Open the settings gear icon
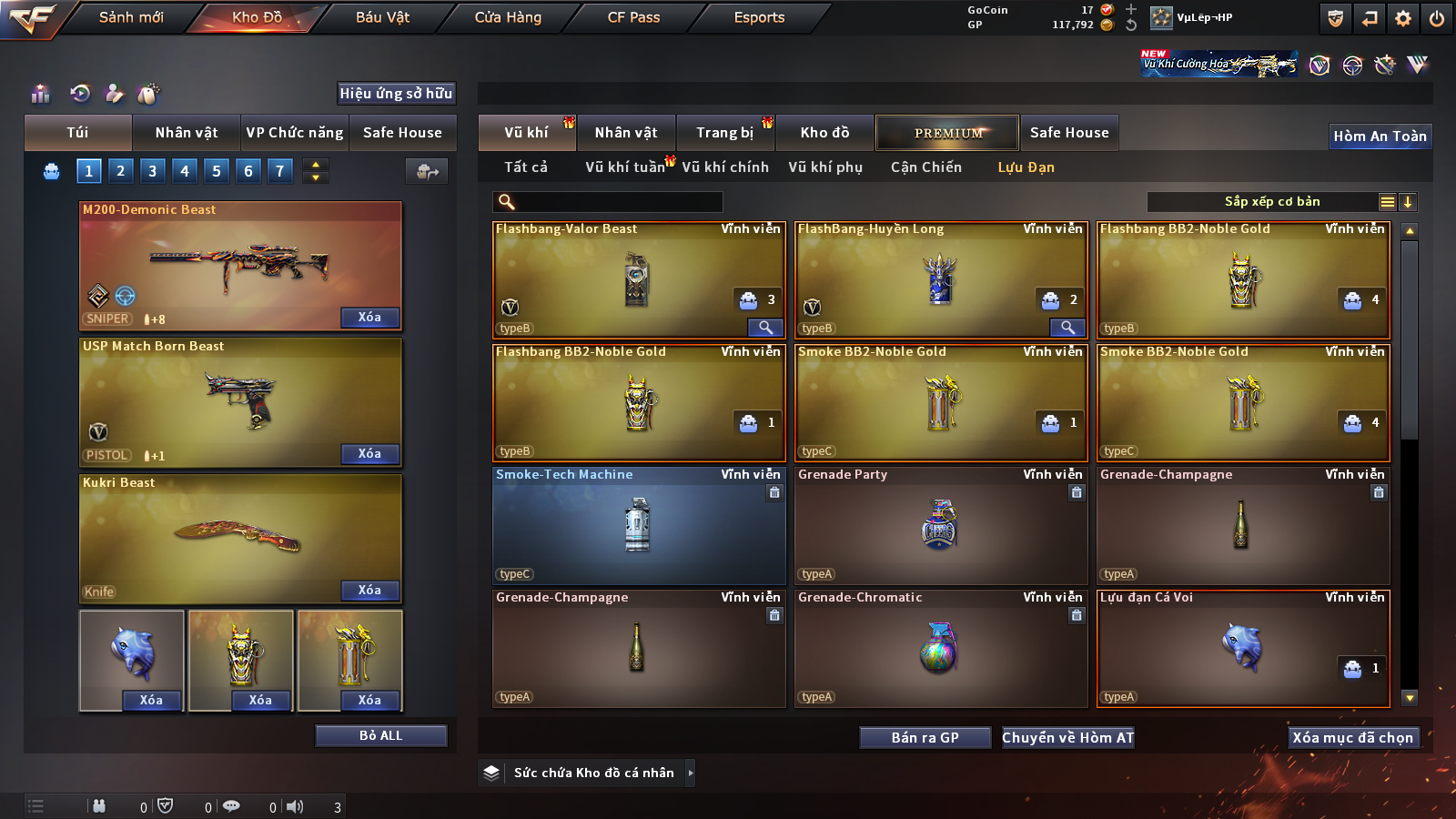This screenshot has height=819, width=1456. coord(1403,18)
